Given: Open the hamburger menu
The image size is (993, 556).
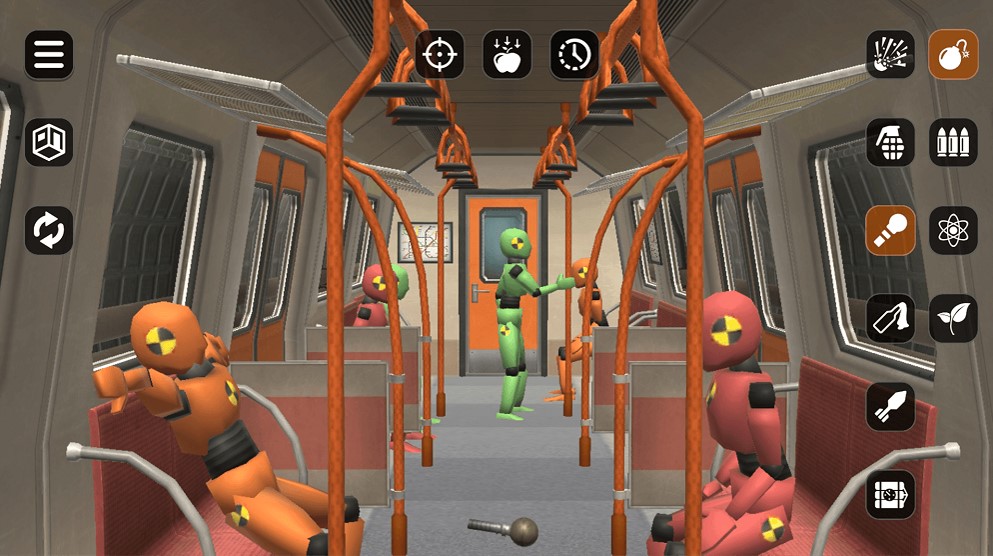Looking at the screenshot, I should tap(49, 55).
